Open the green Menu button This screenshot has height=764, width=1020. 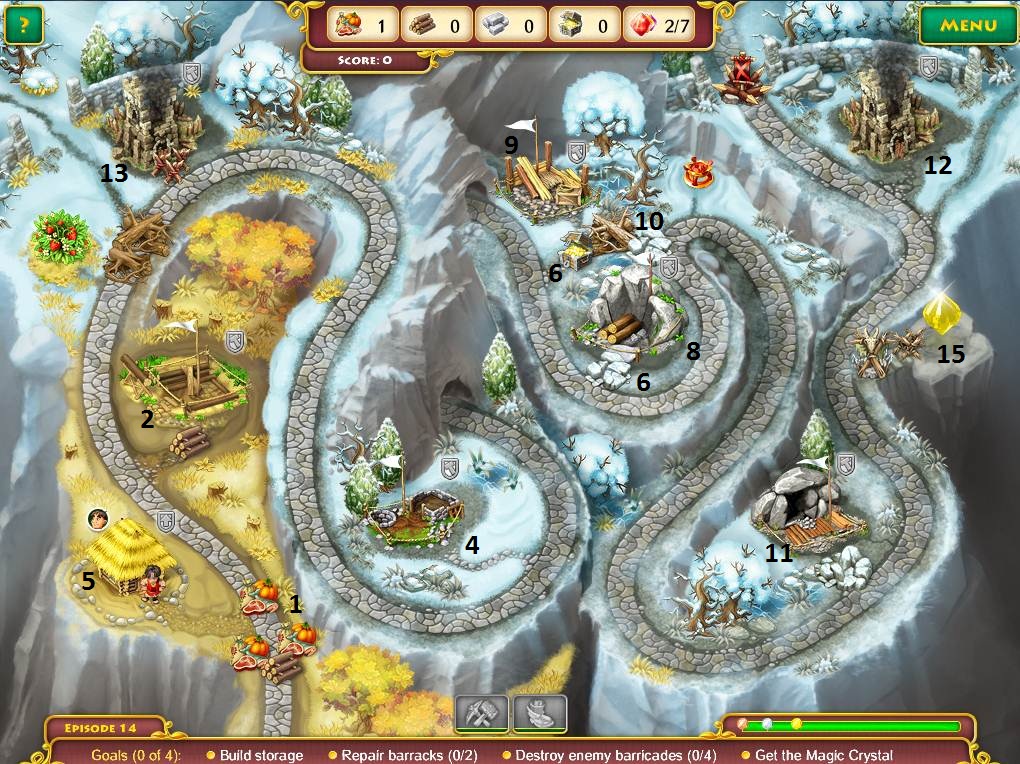[966, 26]
